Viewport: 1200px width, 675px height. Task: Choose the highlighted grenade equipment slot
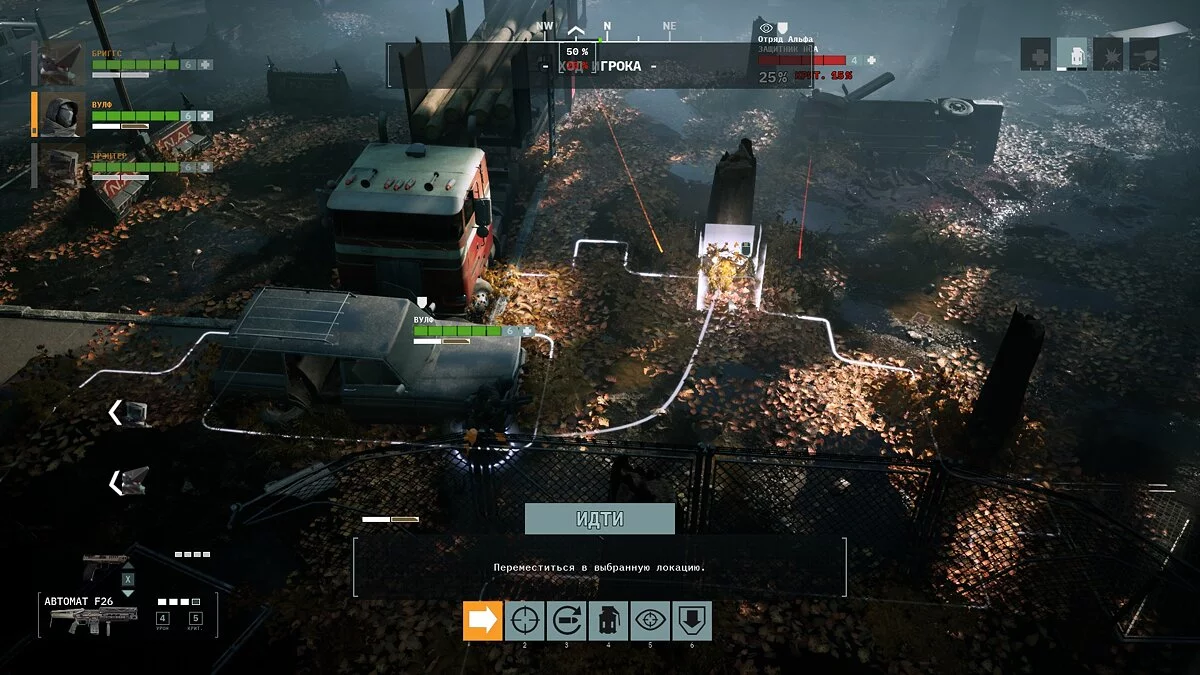point(1072,54)
